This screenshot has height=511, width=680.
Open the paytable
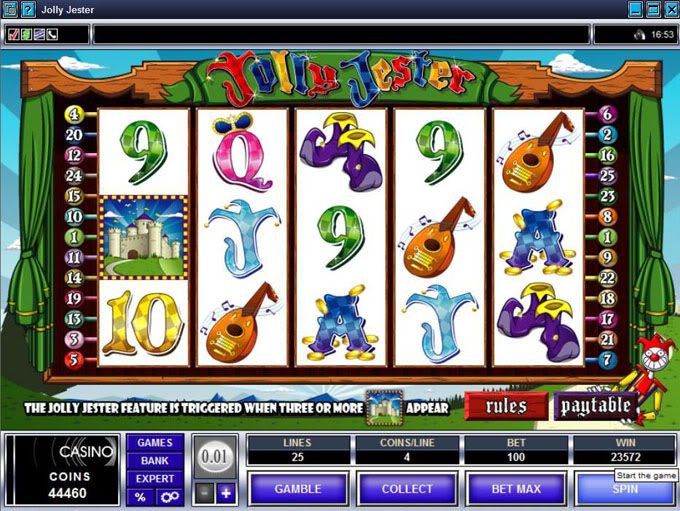click(x=596, y=405)
